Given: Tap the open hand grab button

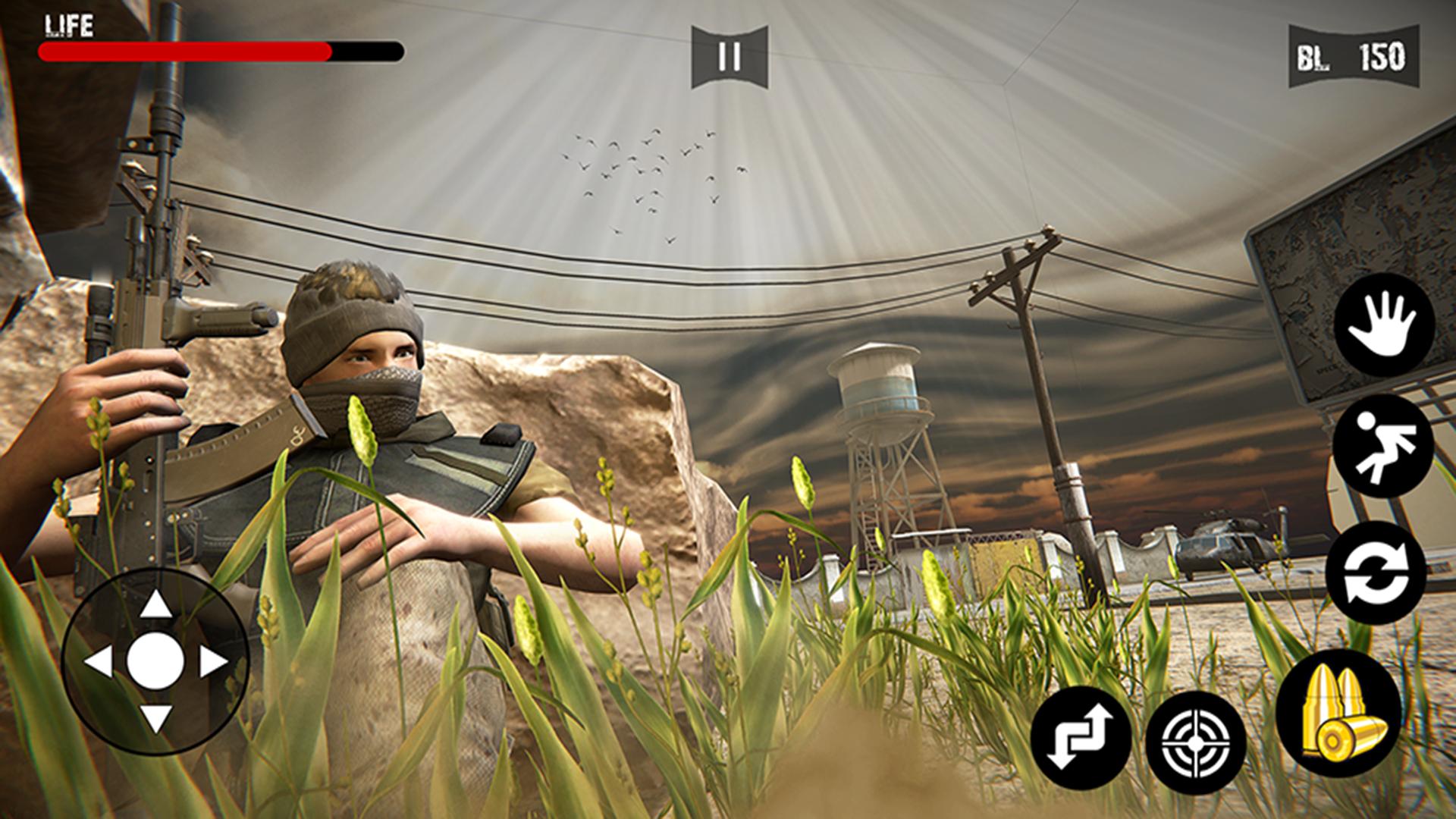Looking at the screenshot, I should [1384, 325].
